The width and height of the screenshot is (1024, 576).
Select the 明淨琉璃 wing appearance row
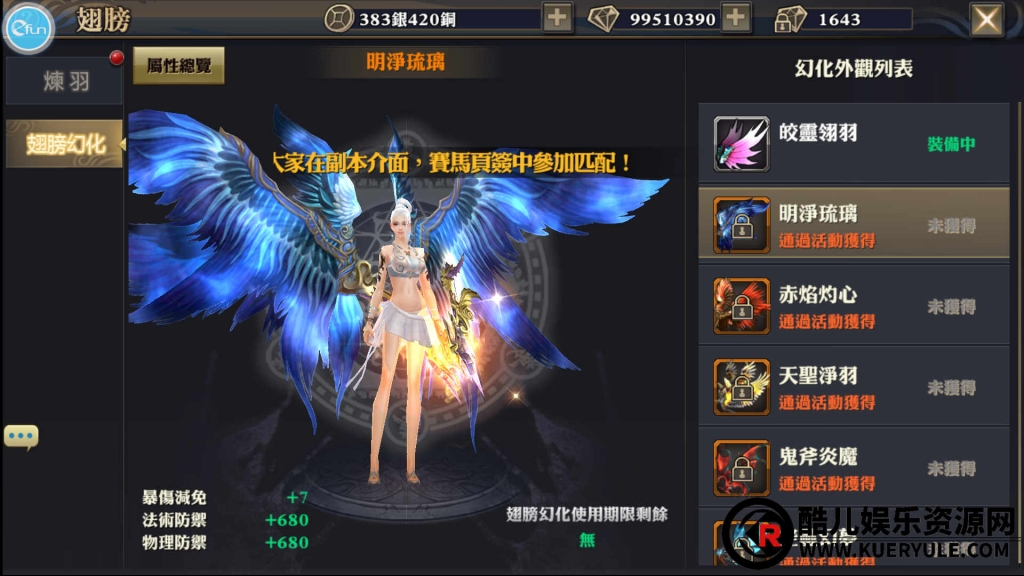853,225
